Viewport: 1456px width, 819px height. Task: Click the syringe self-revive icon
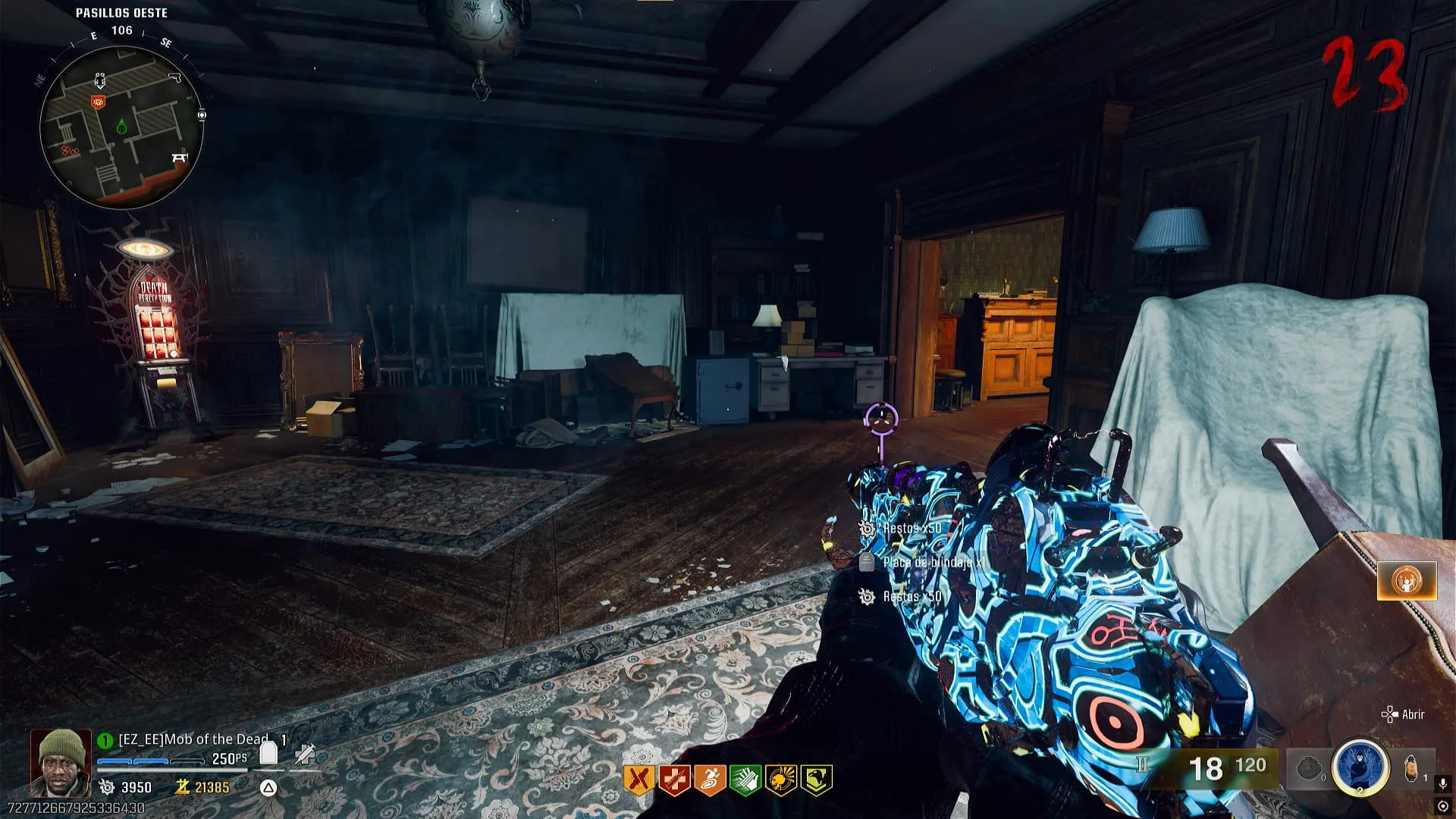pos(305,753)
